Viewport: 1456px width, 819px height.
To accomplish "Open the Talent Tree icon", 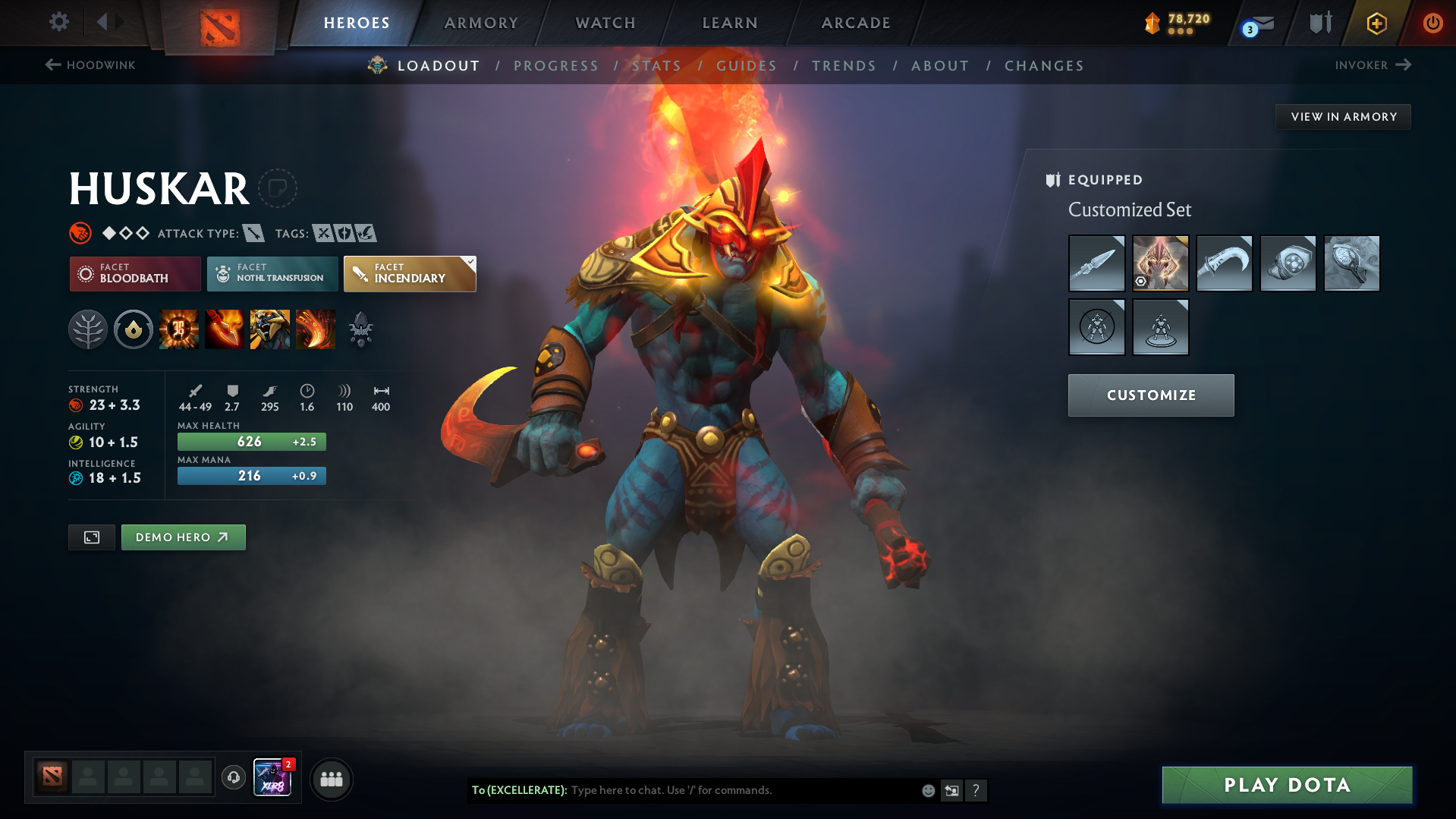I will click(87, 329).
